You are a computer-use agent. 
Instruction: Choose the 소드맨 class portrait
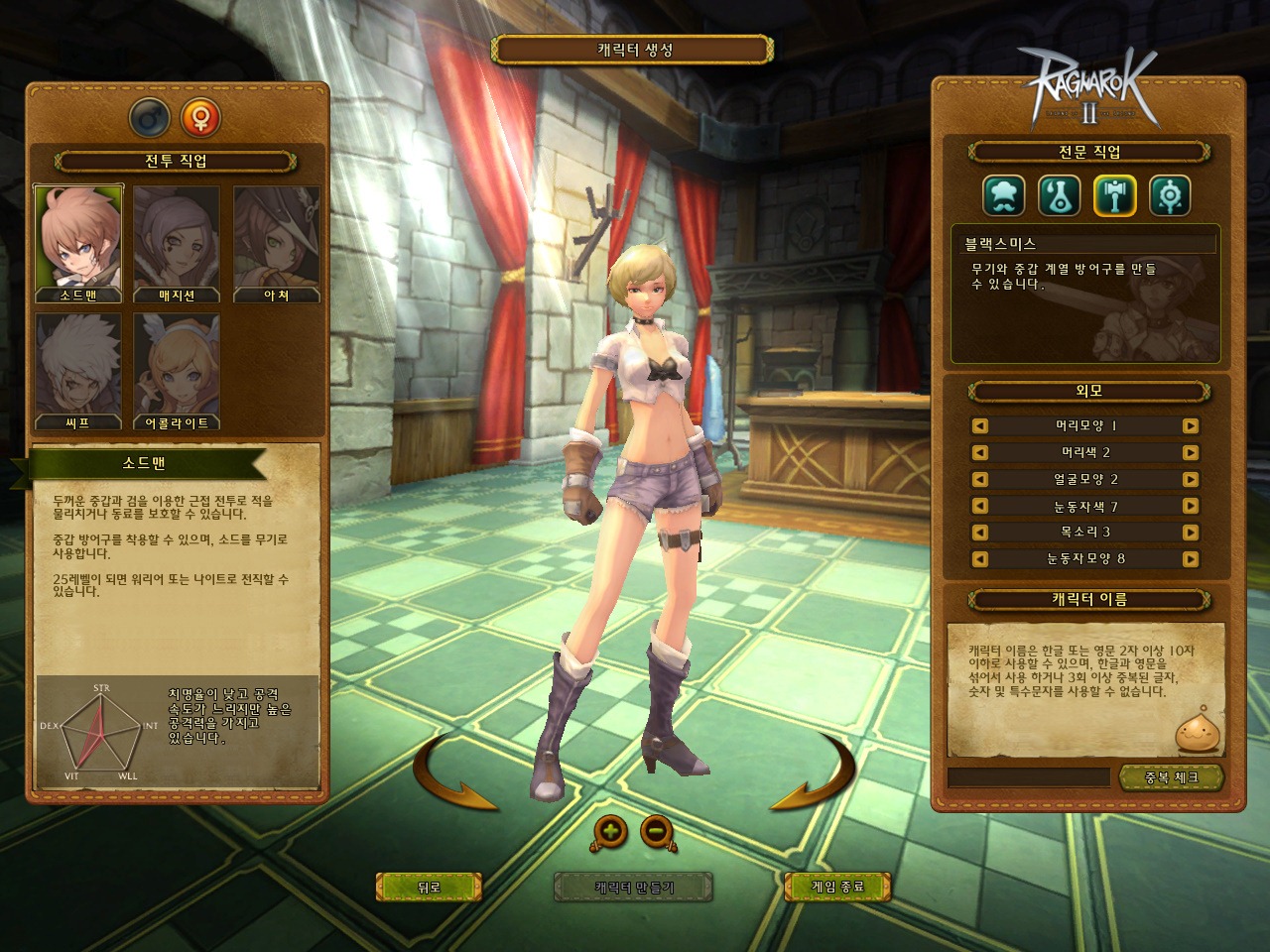pos(78,242)
